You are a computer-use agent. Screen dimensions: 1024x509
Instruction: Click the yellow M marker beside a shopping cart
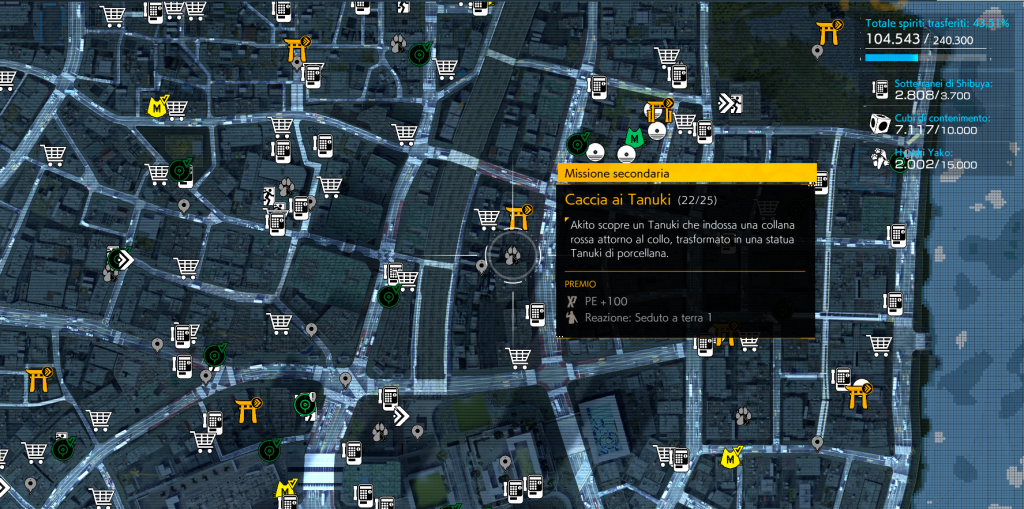coord(157,106)
